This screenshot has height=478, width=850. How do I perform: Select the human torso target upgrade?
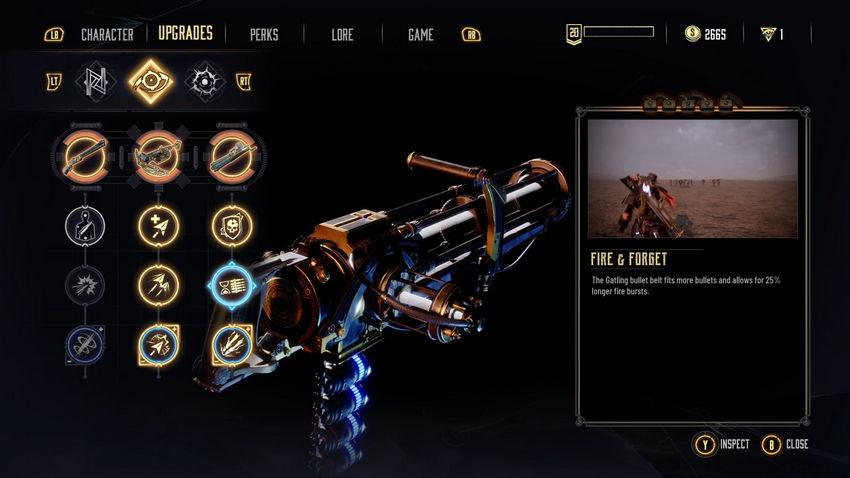pyautogui.click(x=83, y=224)
